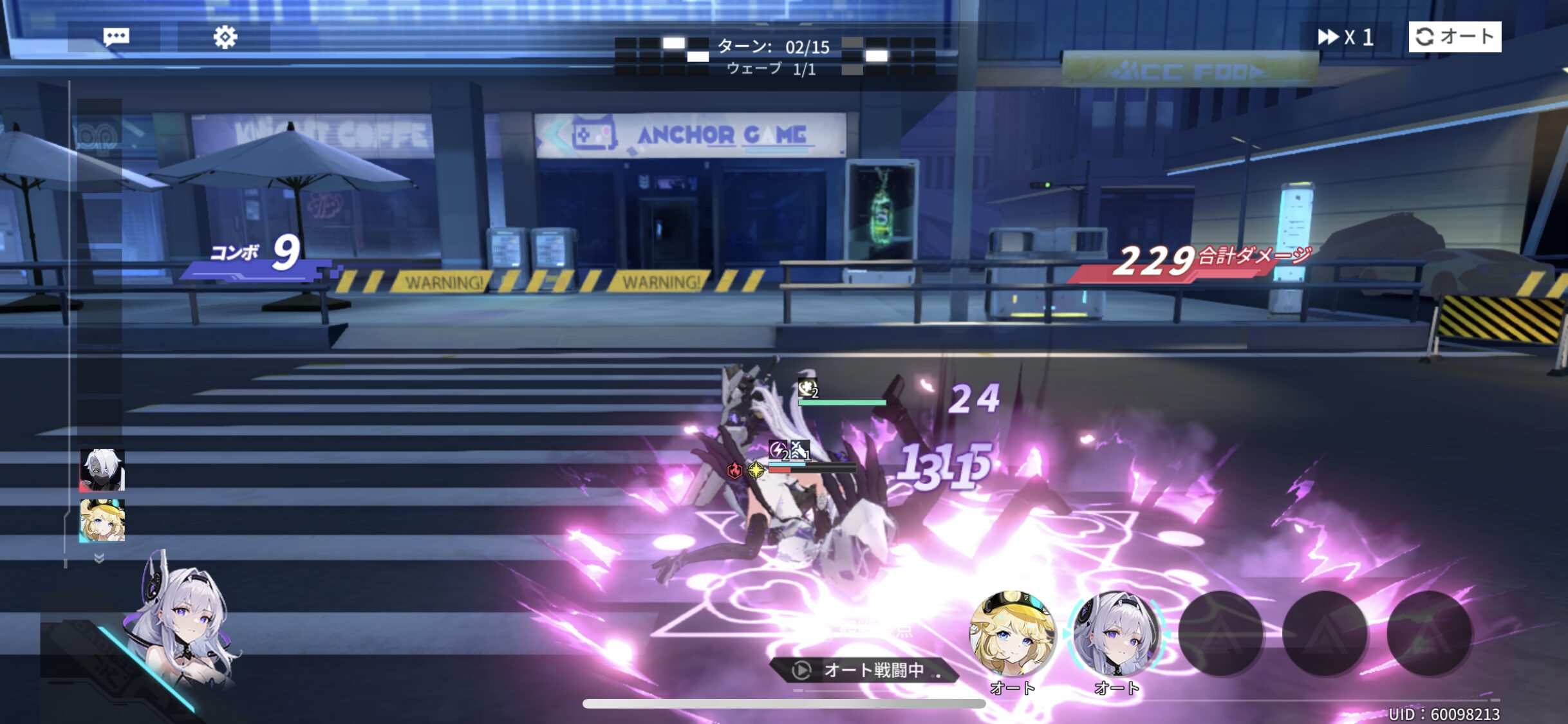1568x724 pixels.
Task: Open the gear settings menu
Action: click(225, 37)
